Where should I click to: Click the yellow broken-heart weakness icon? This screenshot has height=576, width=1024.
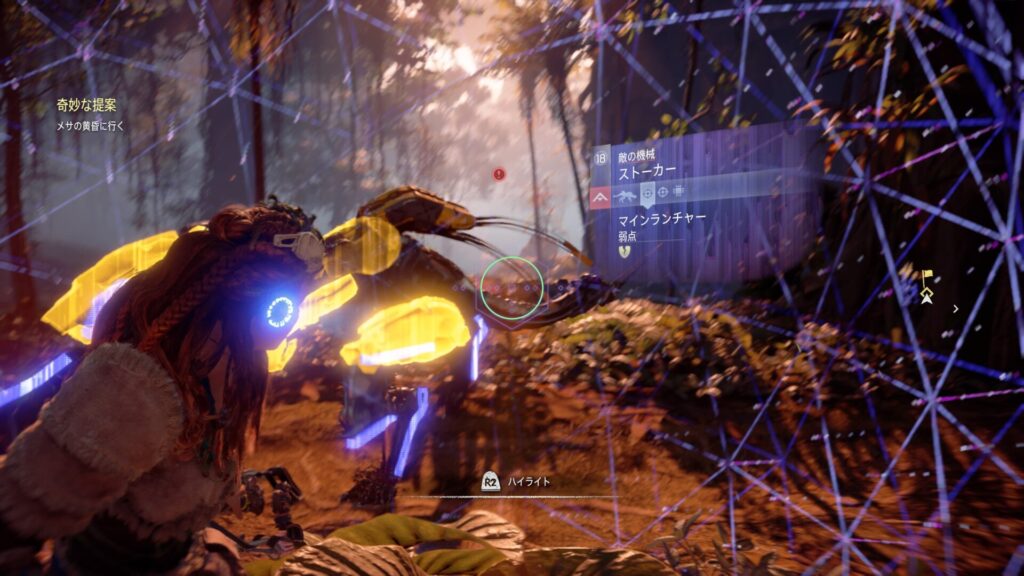[625, 251]
